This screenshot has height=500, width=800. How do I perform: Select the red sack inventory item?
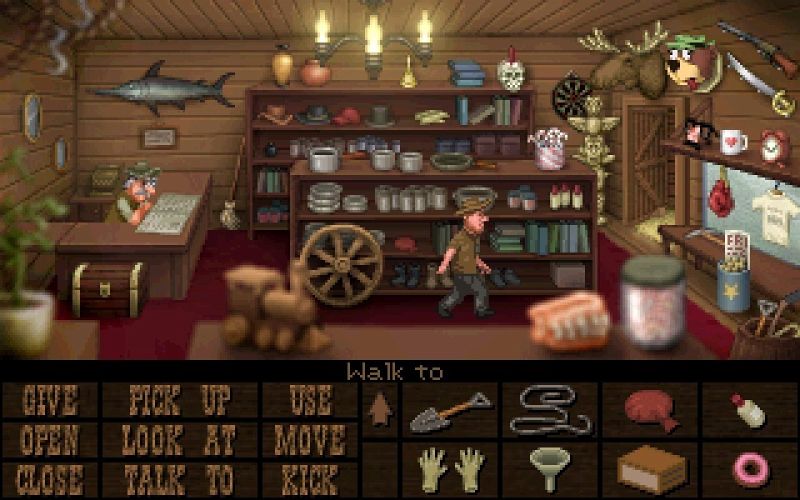pyautogui.click(x=648, y=408)
